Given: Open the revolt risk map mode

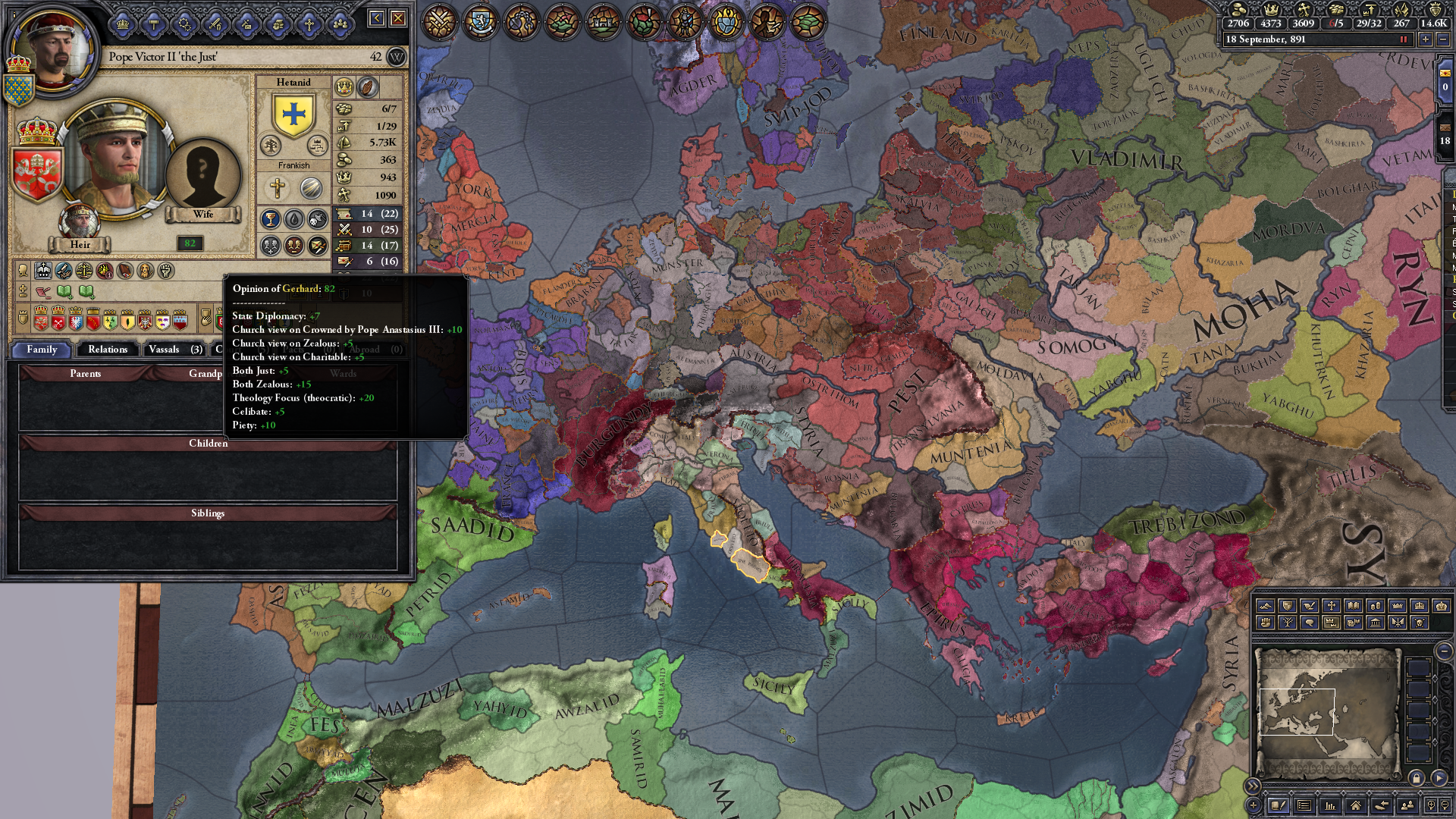Looking at the screenshot, I should point(1266,623).
